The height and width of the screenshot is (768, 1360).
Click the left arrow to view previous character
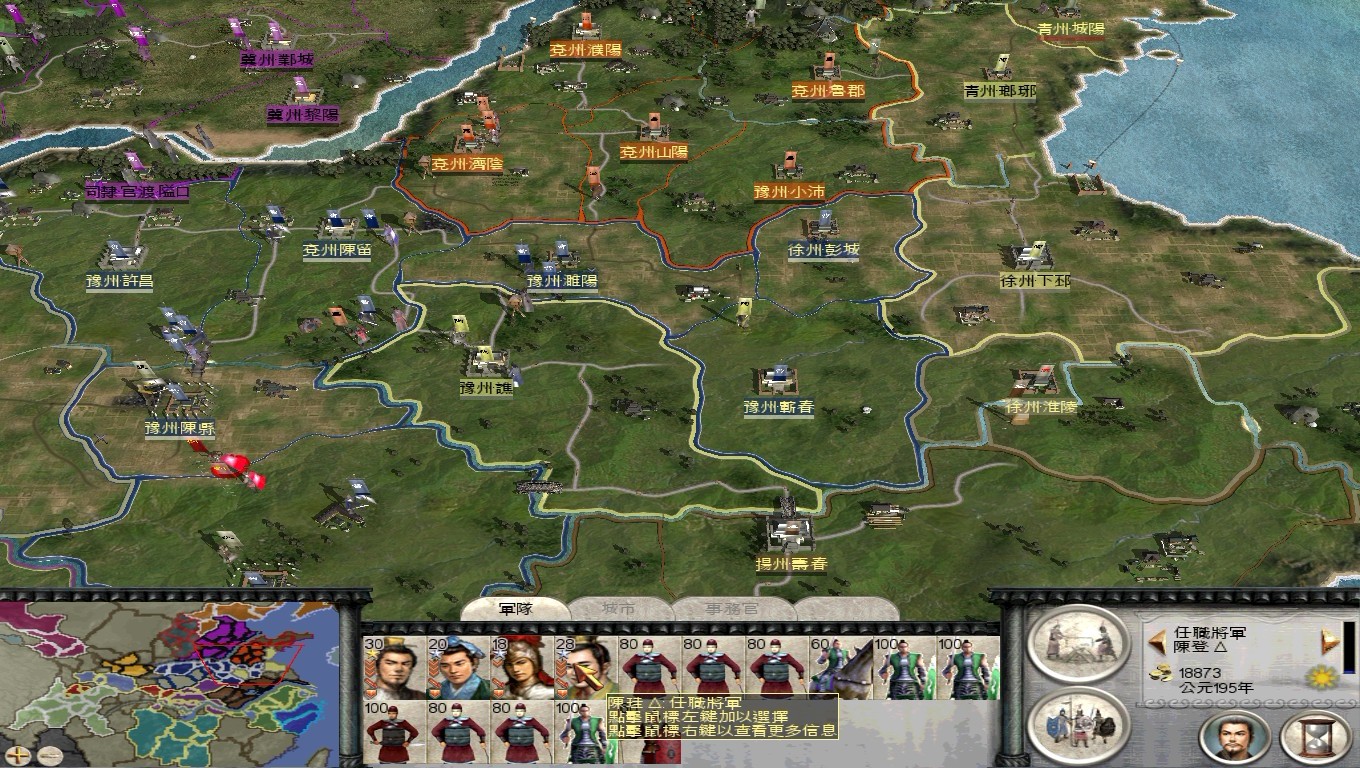click(x=1158, y=642)
